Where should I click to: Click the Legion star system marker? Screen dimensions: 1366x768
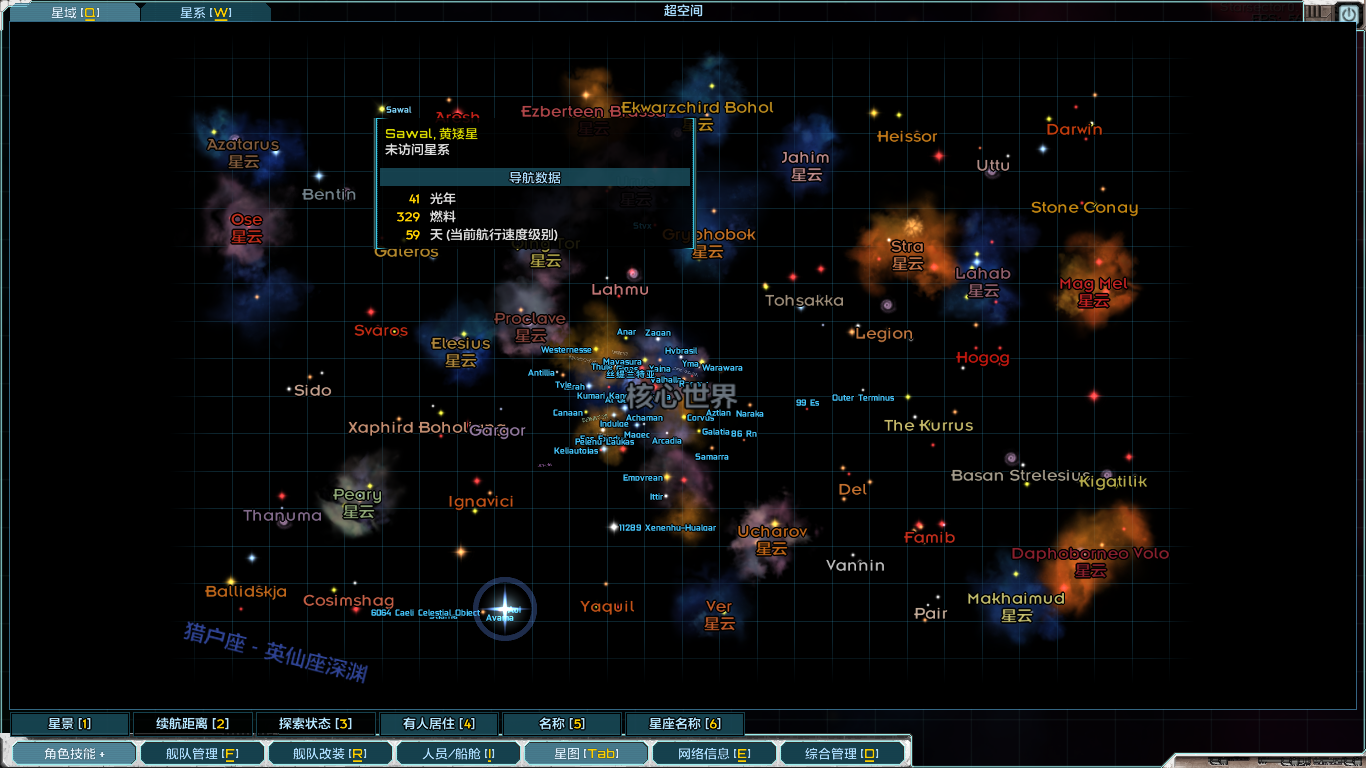point(883,333)
